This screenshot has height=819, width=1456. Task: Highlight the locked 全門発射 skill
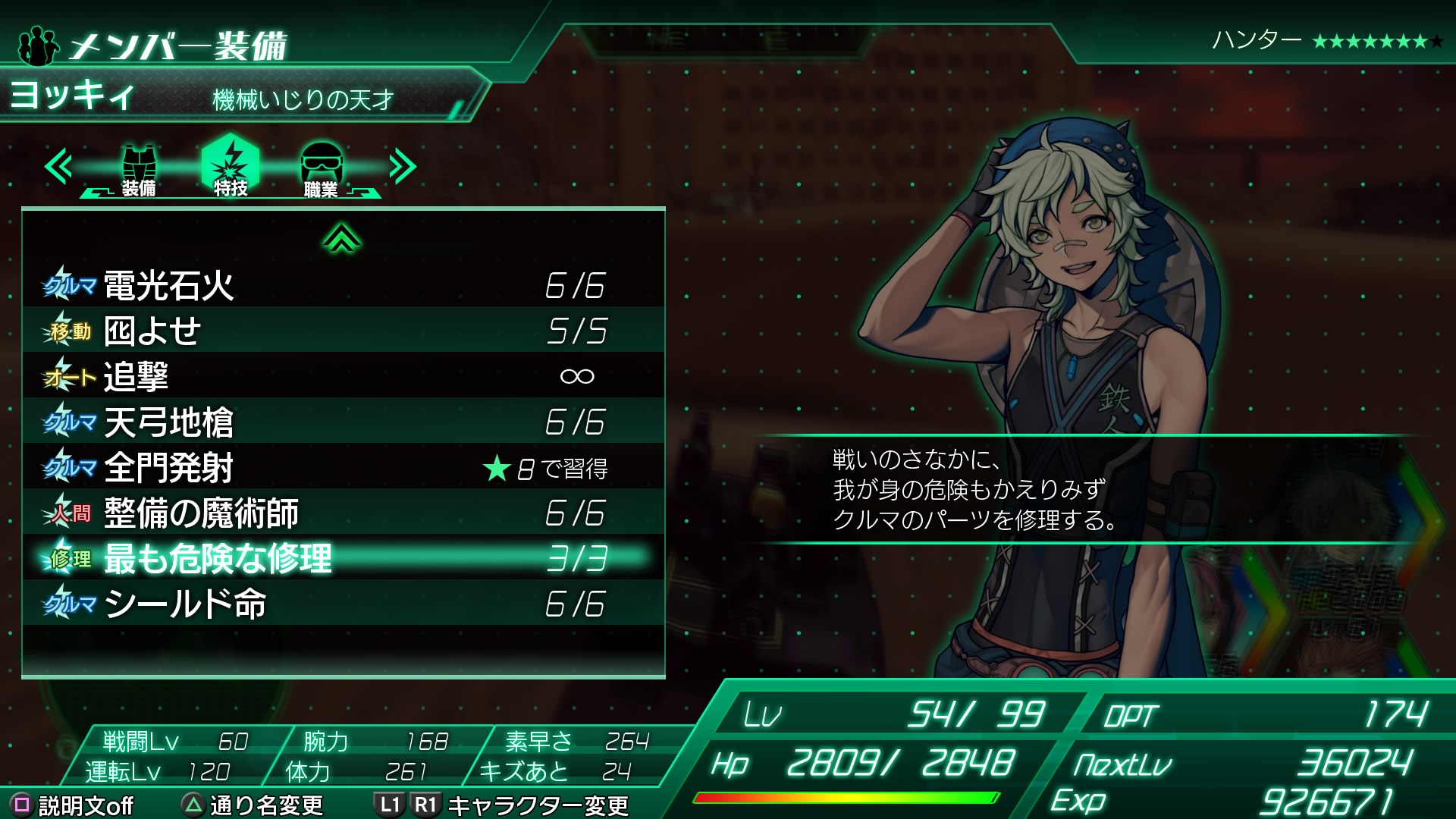click(343, 468)
